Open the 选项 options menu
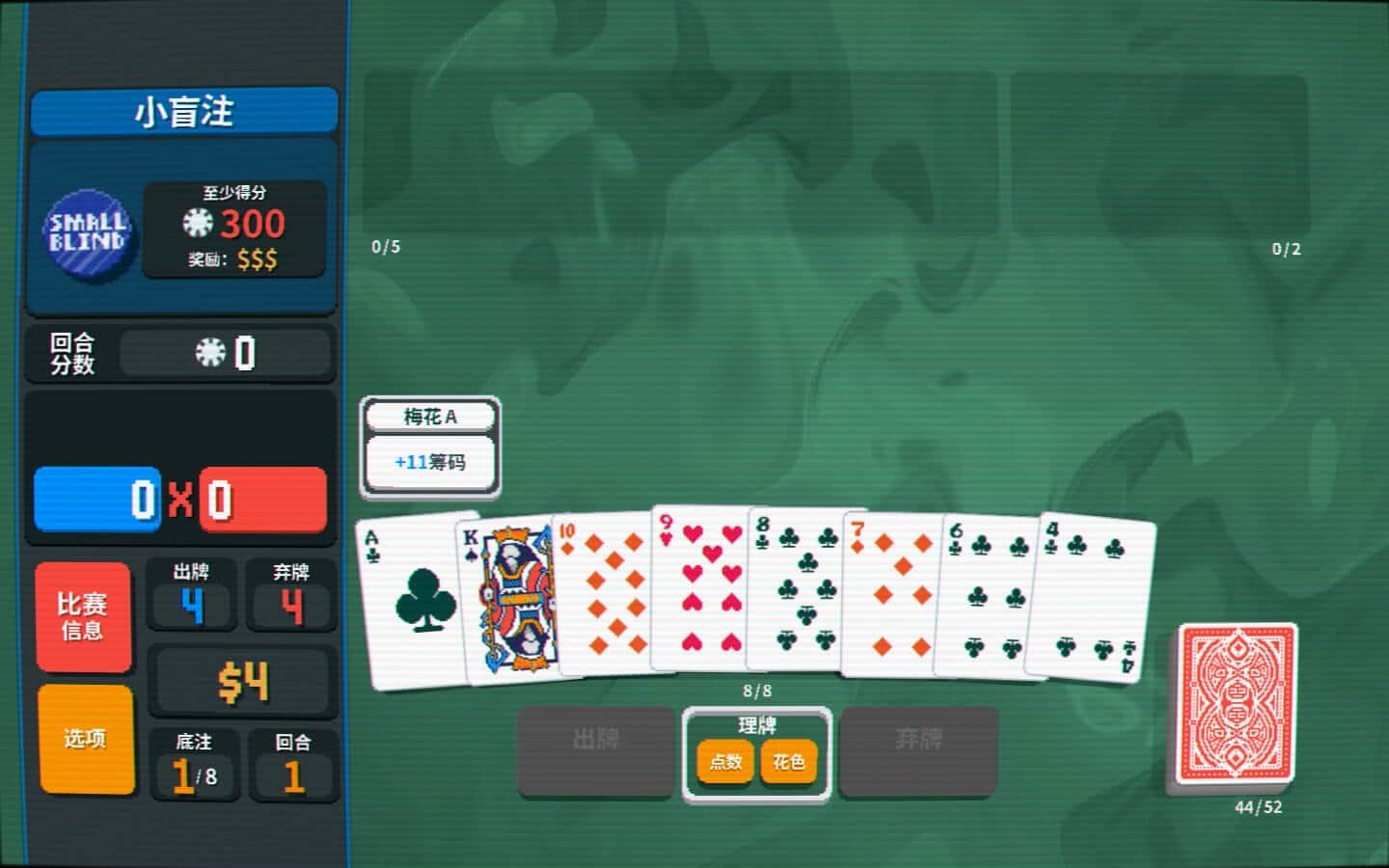Image resolution: width=1389 pixels, height=868 pixels. pos(85,739)
